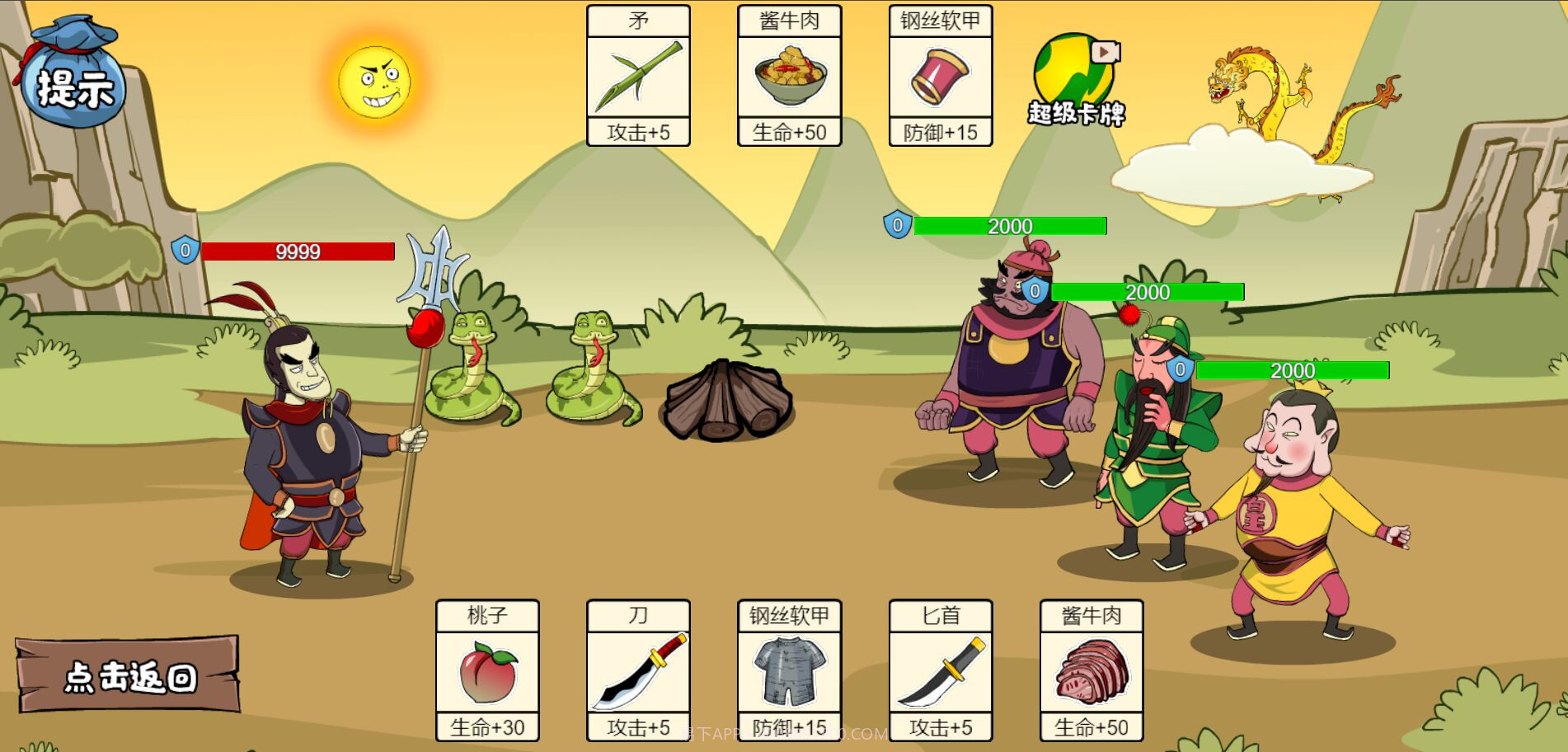The width and height of the screenshot is (1568, 752).
Task: Pick up the 酱牛肉 beef dish at top
Action: point(788,76)
